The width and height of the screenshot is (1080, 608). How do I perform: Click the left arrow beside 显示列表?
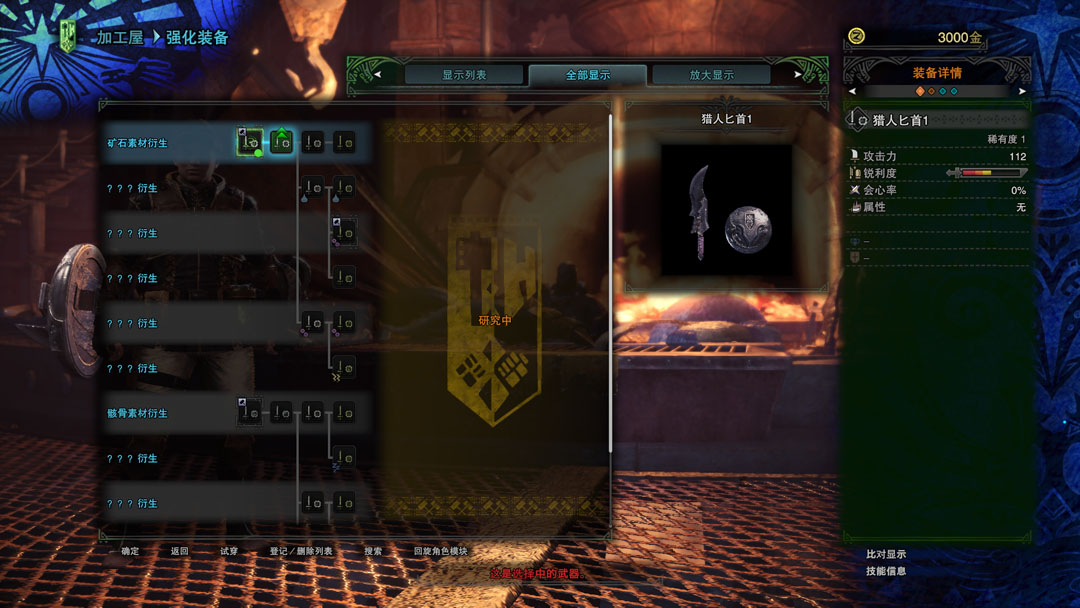click(377, 74)
